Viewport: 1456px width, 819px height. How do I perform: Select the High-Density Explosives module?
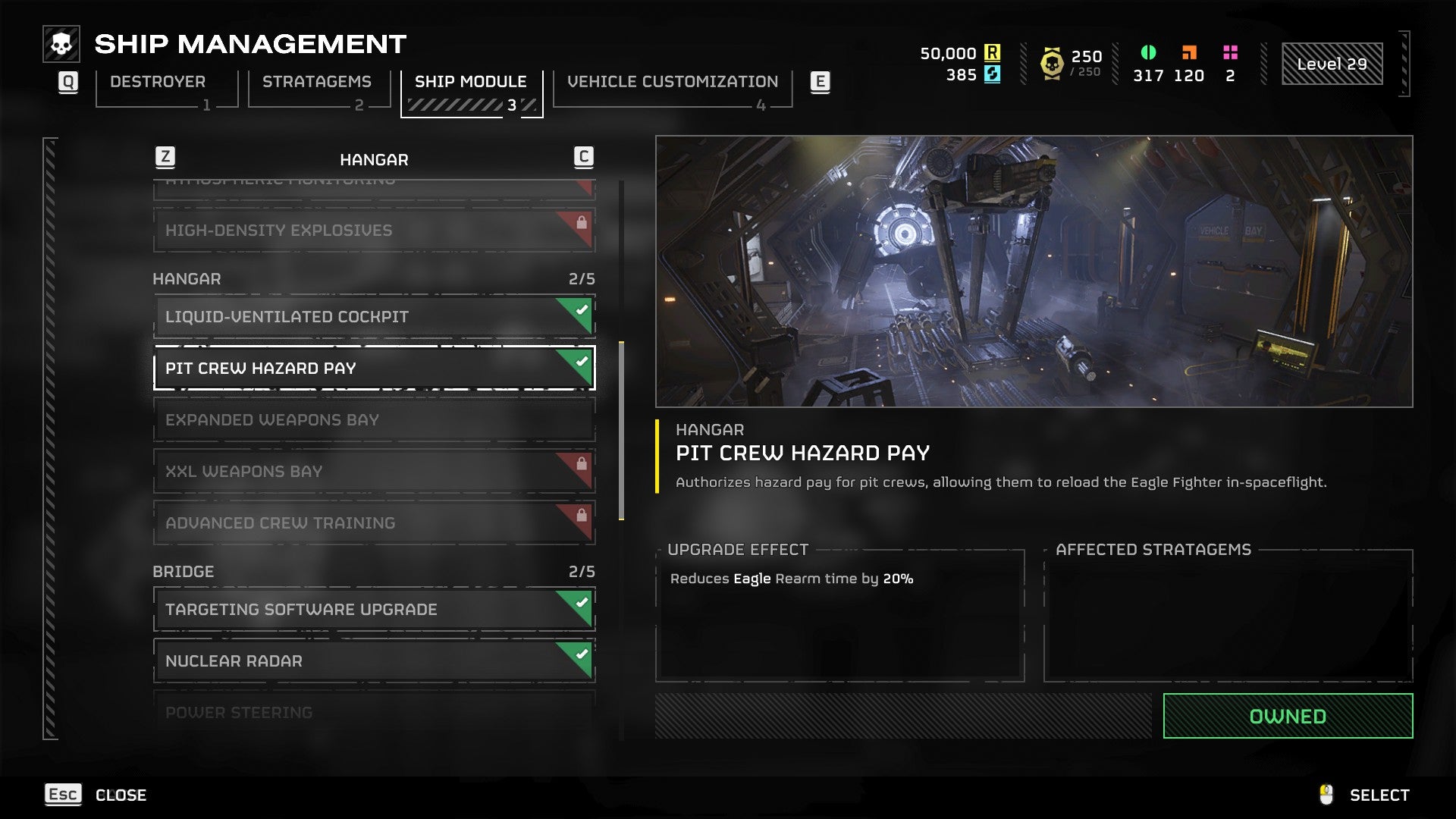pos(373,231)
